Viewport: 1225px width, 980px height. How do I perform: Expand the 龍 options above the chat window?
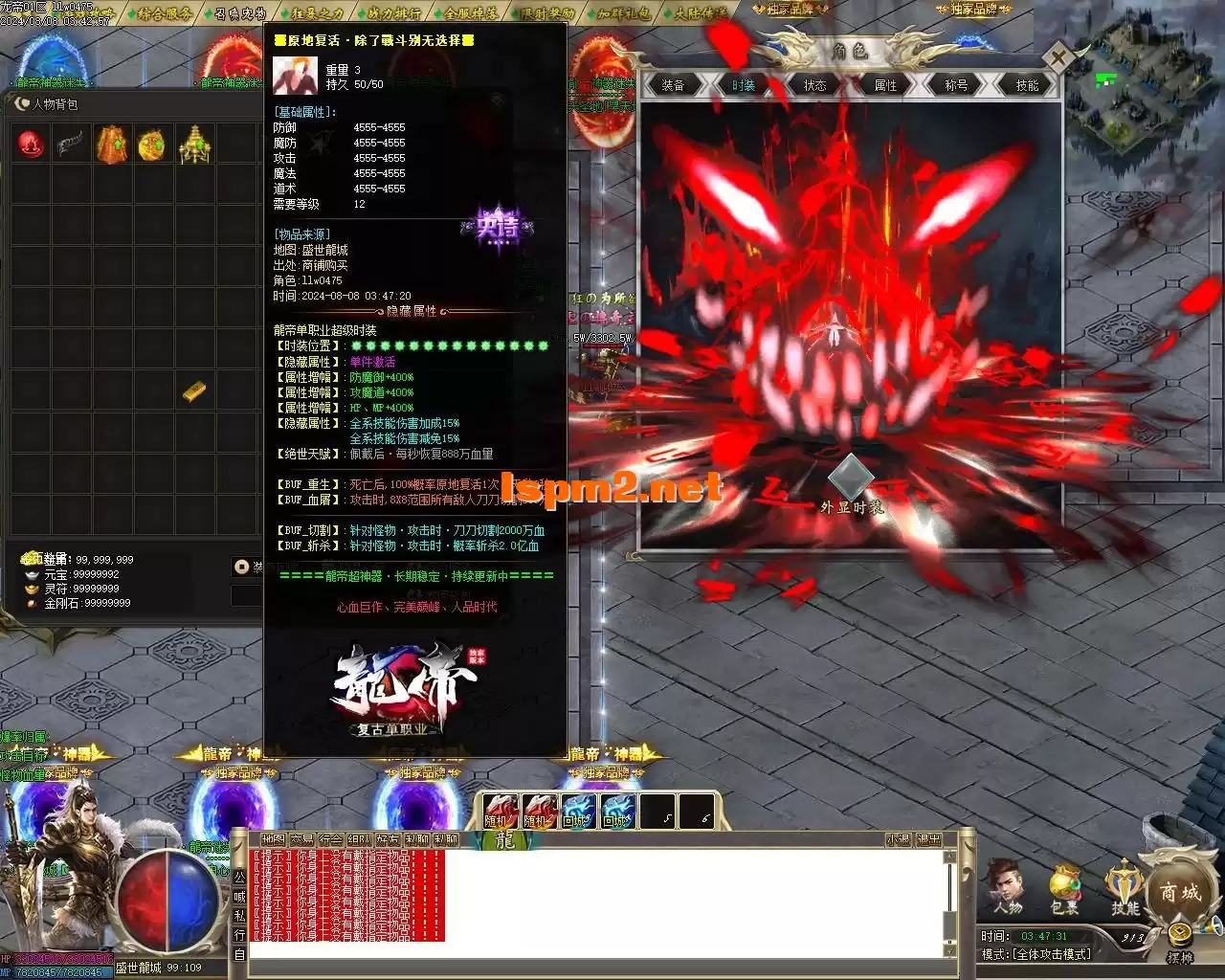coord(506,840)
